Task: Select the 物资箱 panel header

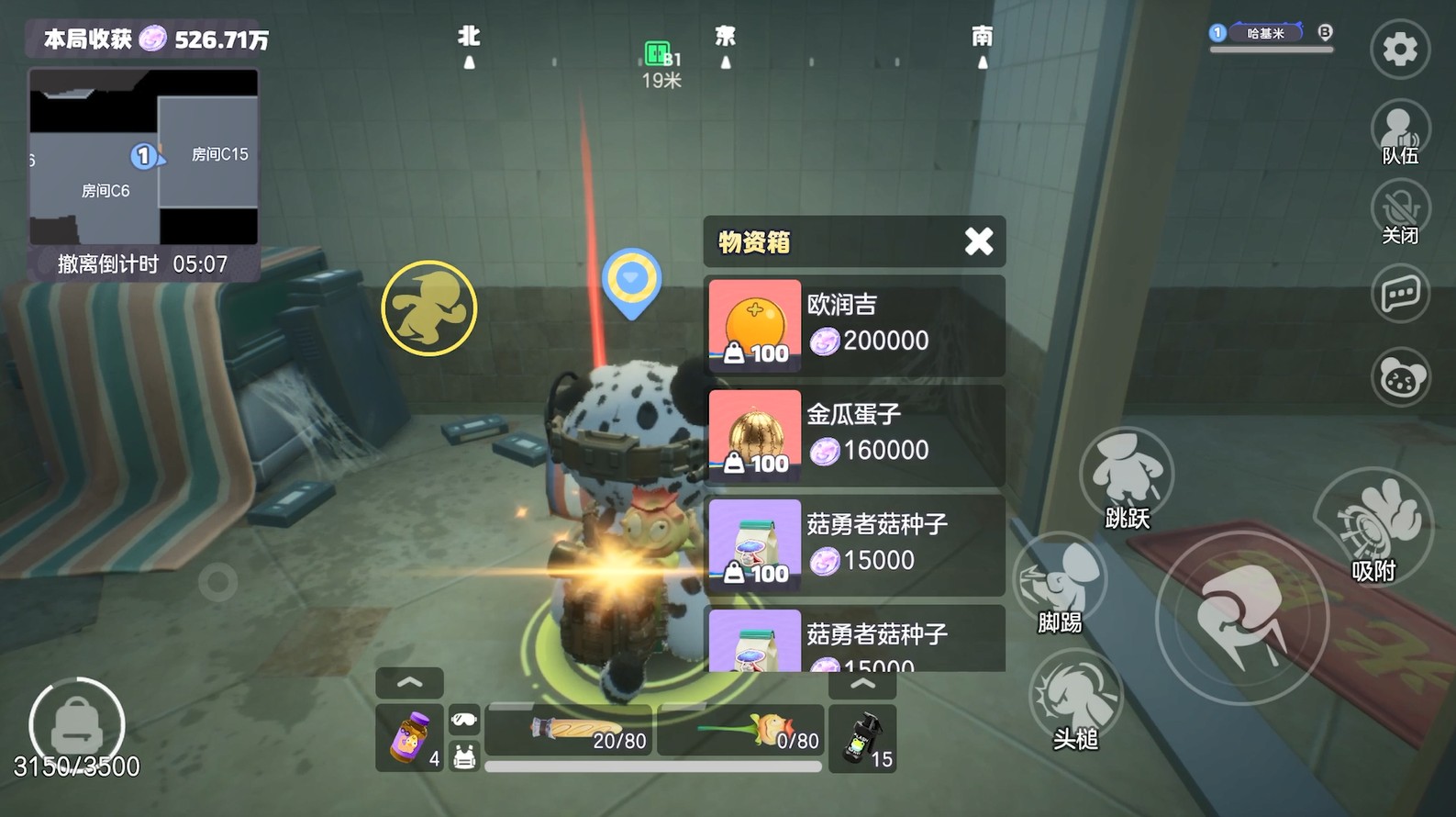Action: point(754,241)
